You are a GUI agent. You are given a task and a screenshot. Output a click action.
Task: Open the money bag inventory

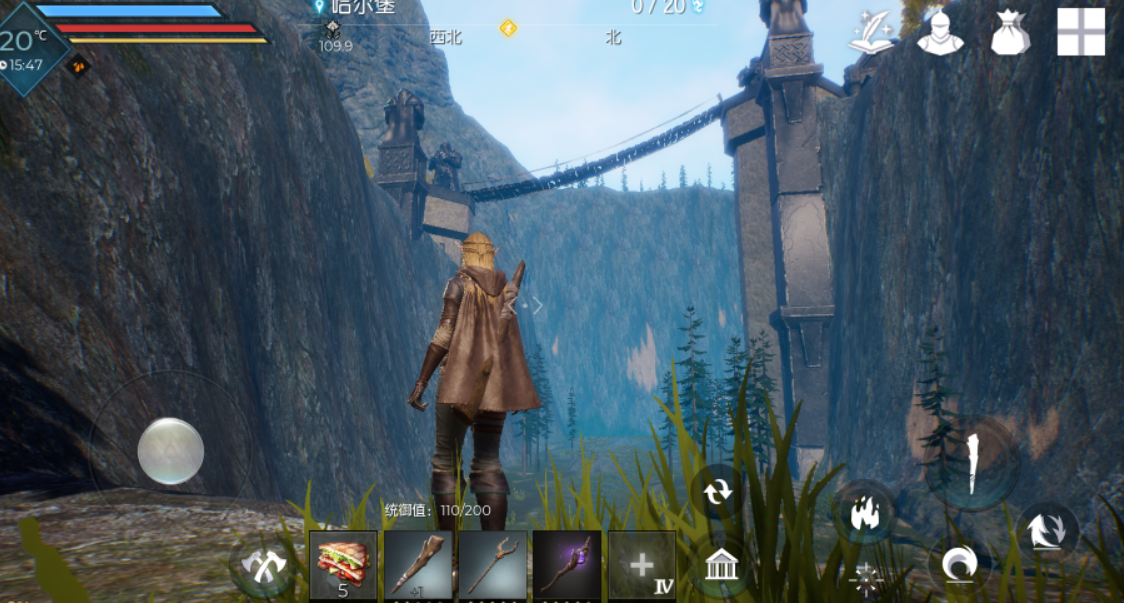point(1010,33)
